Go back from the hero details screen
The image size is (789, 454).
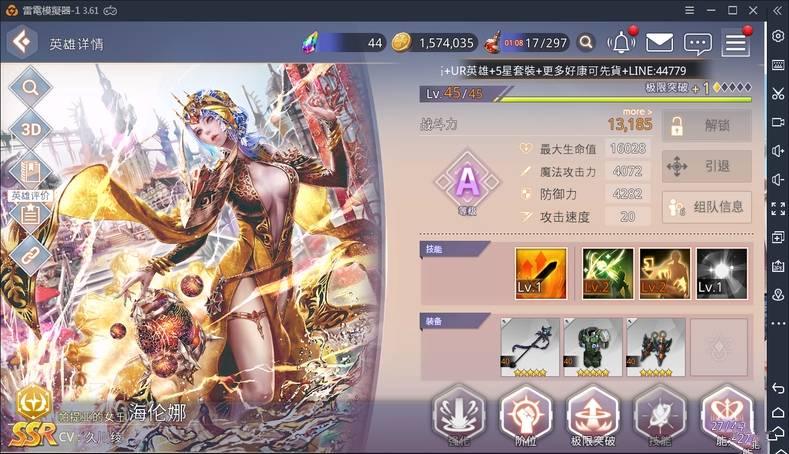coord(22,43)
